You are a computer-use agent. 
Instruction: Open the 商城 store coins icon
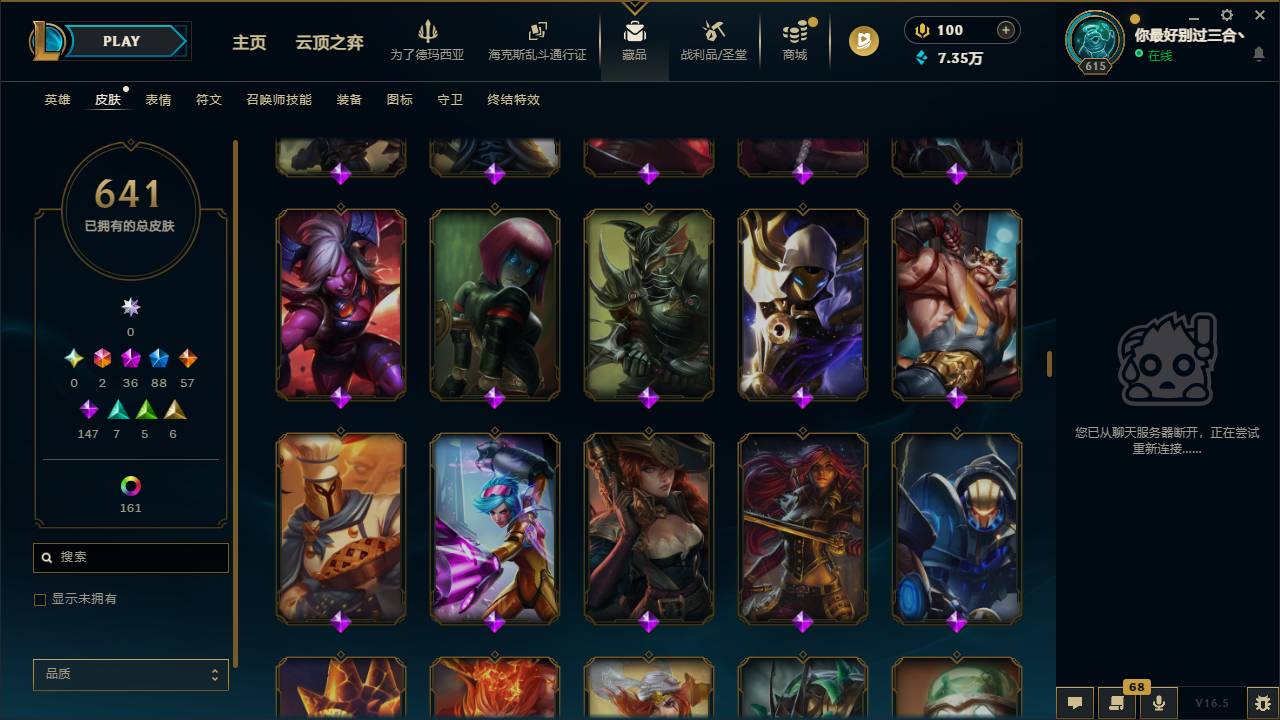pos(795,33)
